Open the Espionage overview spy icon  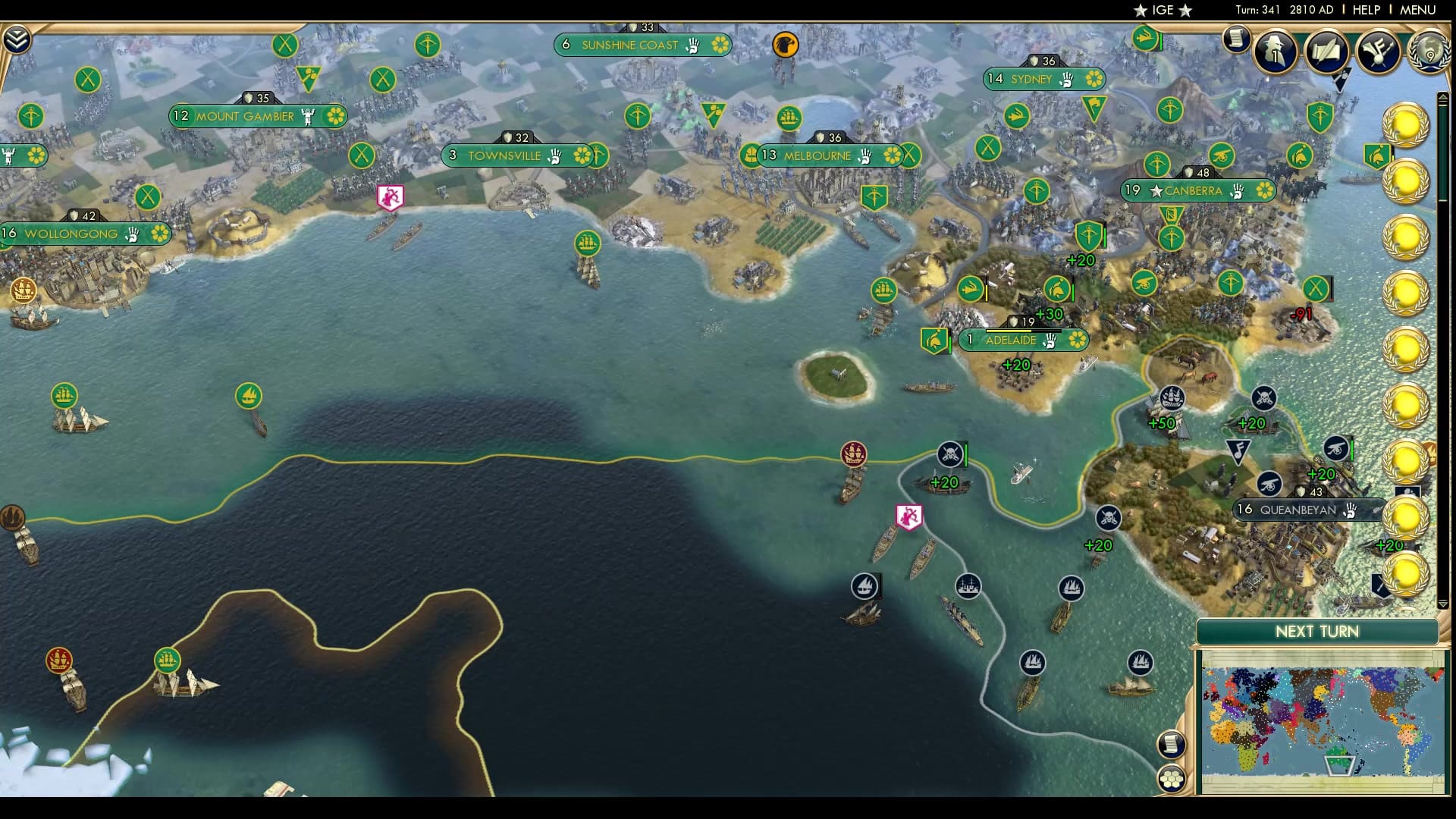1276,52
